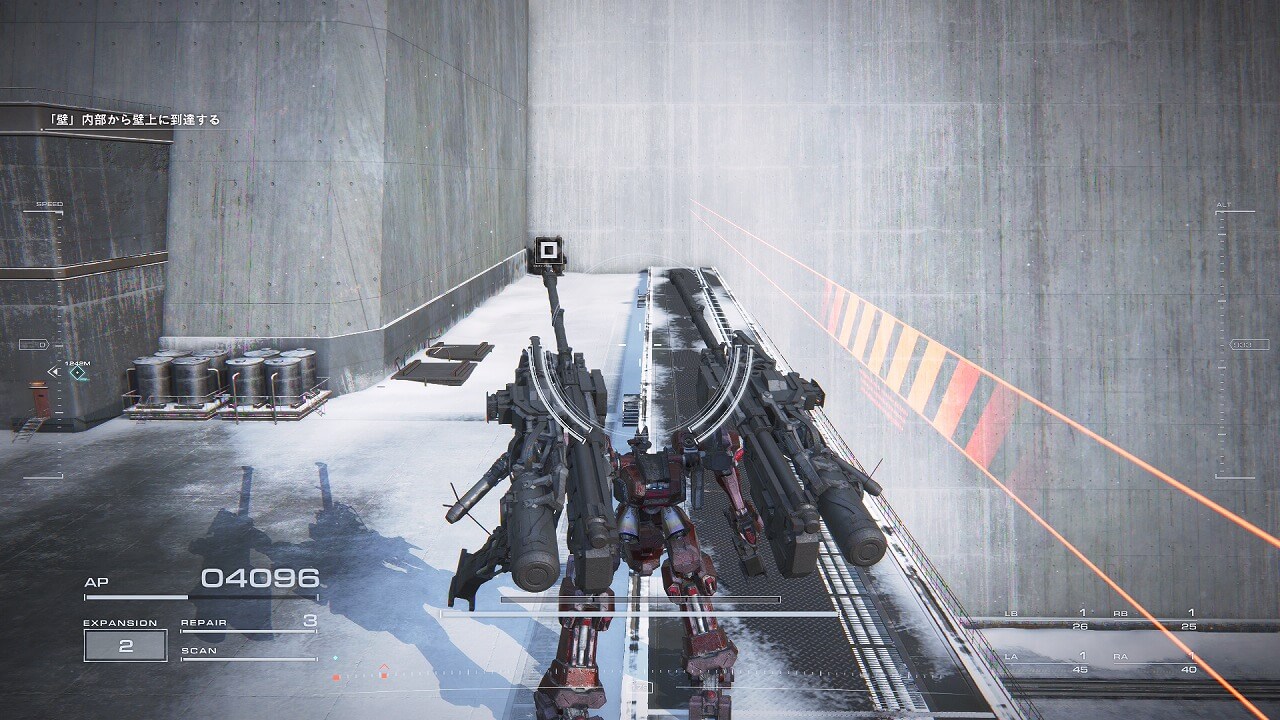This screenshot has height=720, width=1280.
Task: Click the square target reticle marker
Action: (547, 250)
